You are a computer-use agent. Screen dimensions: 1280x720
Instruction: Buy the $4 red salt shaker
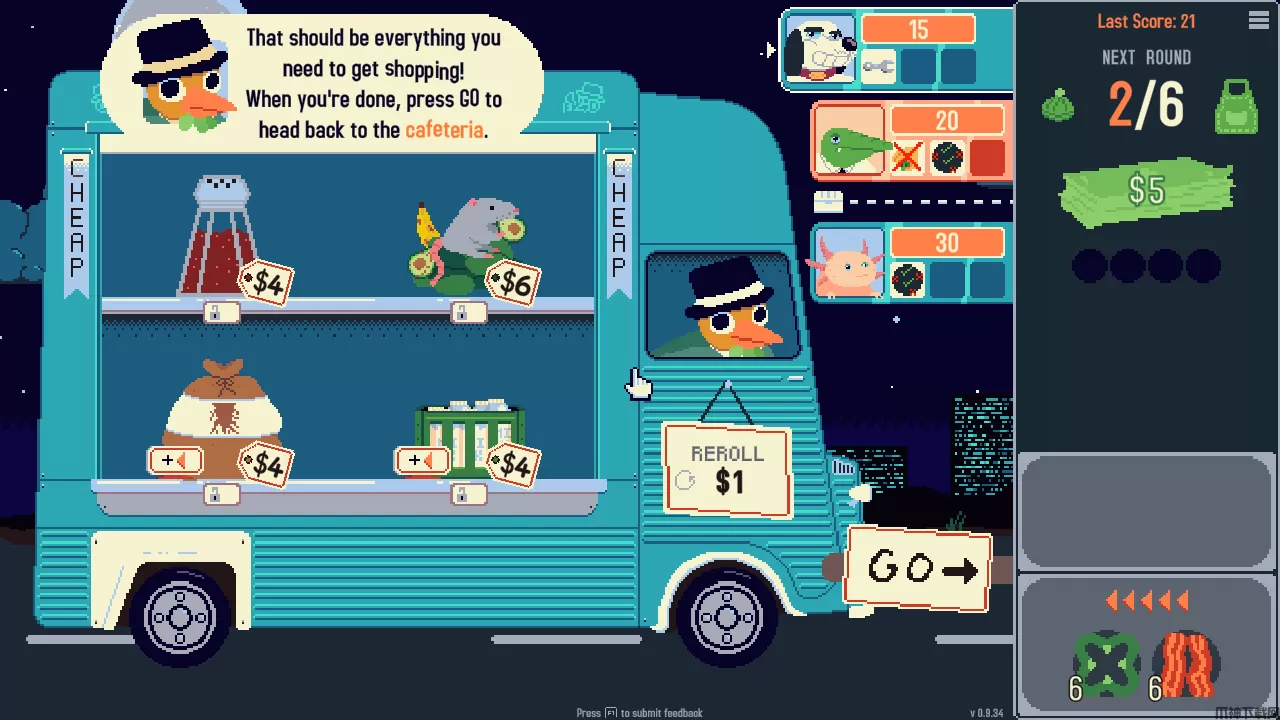click(x=218, y=237)
